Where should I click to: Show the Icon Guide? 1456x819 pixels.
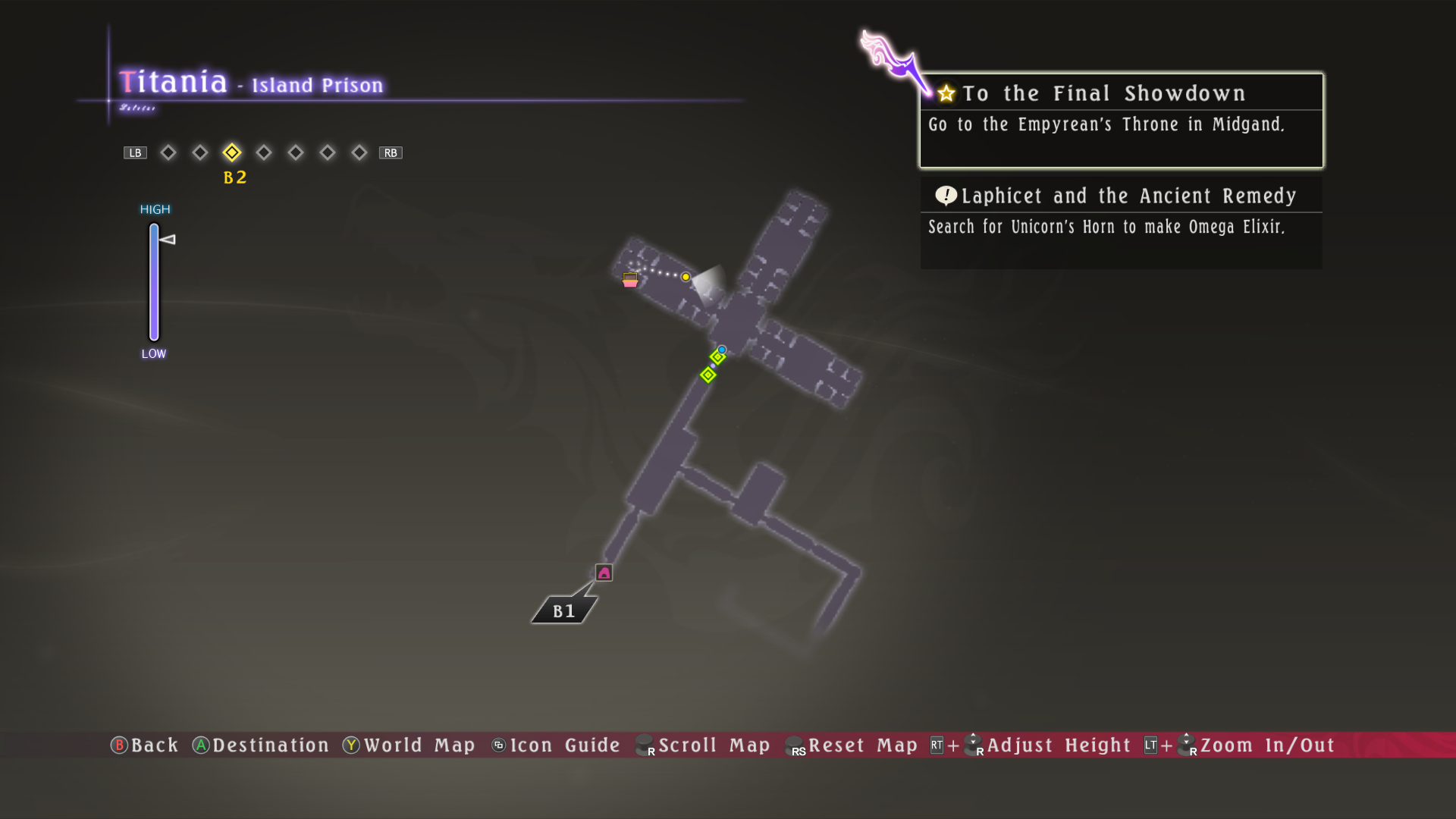pos(556,745)
